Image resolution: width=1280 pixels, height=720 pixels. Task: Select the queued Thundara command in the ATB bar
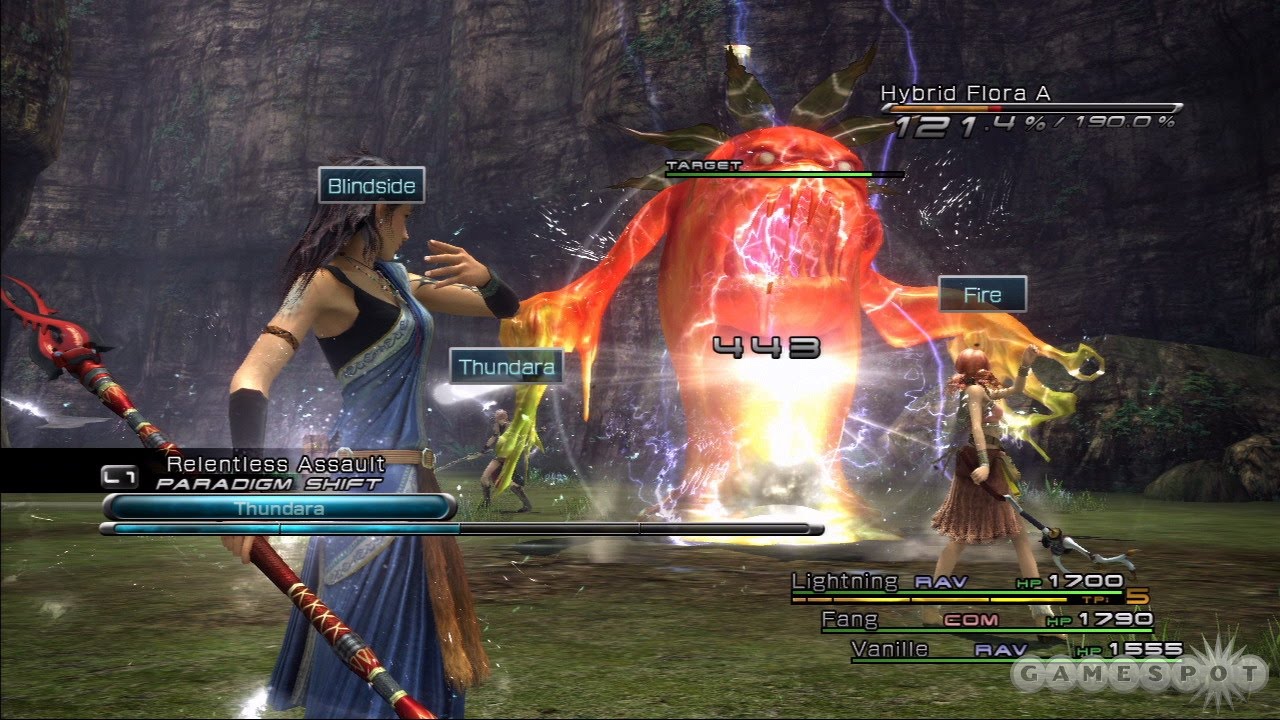coord(278,508)
